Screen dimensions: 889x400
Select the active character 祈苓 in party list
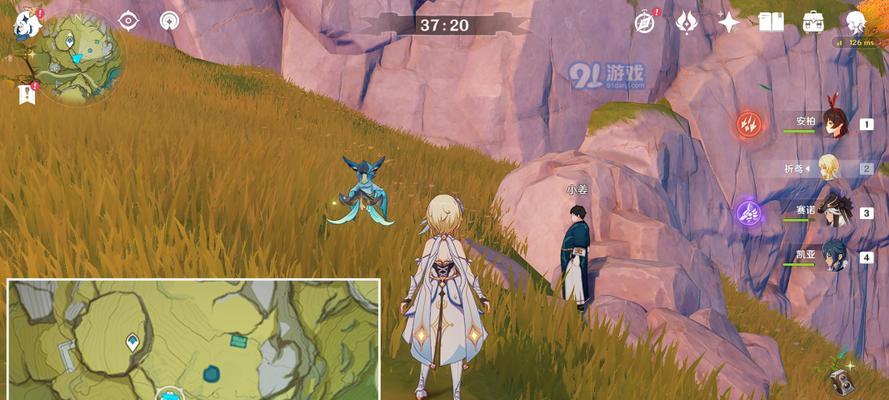830,168
